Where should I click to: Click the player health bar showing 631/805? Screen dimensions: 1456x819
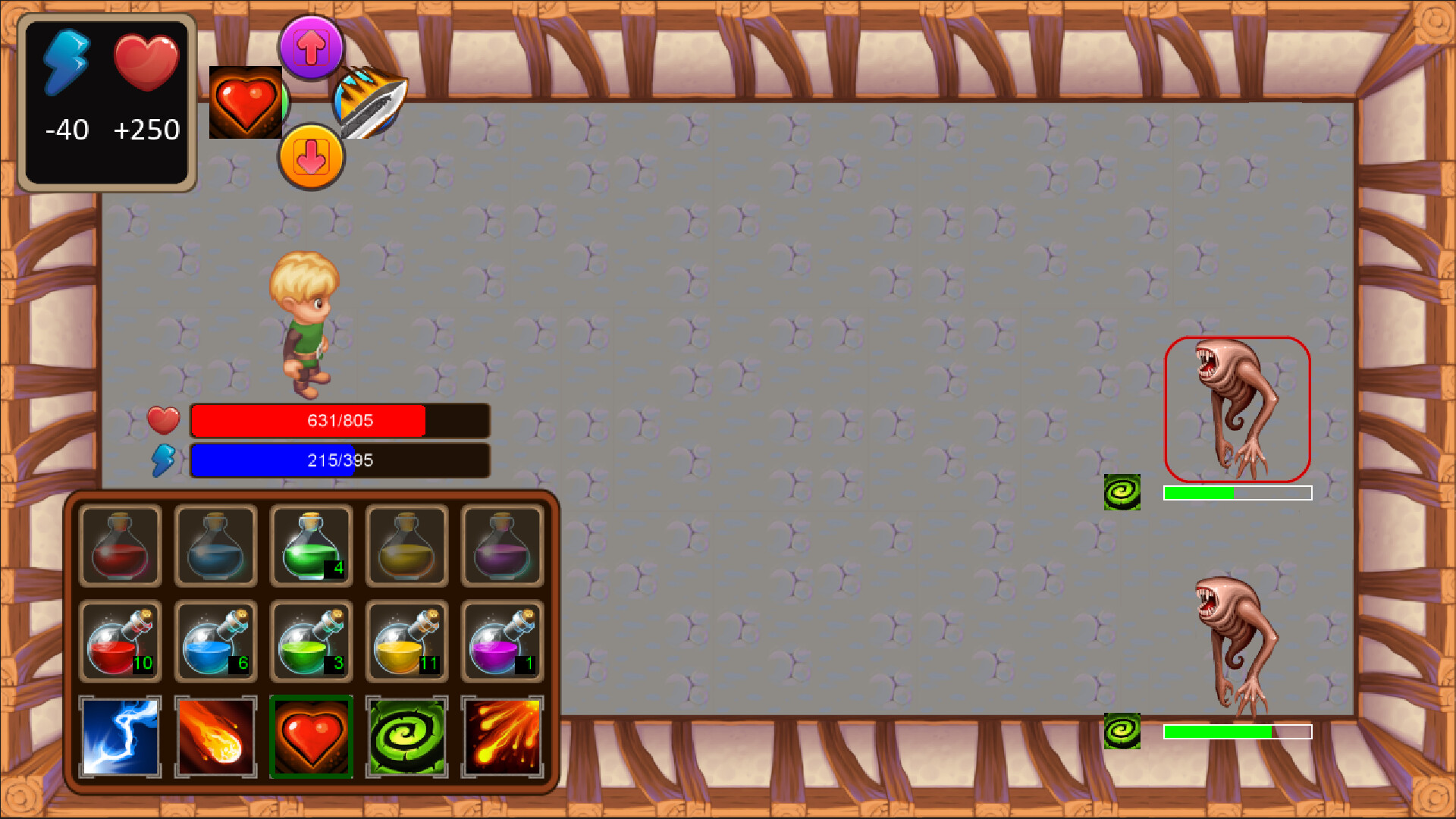(x=340, y=421)
